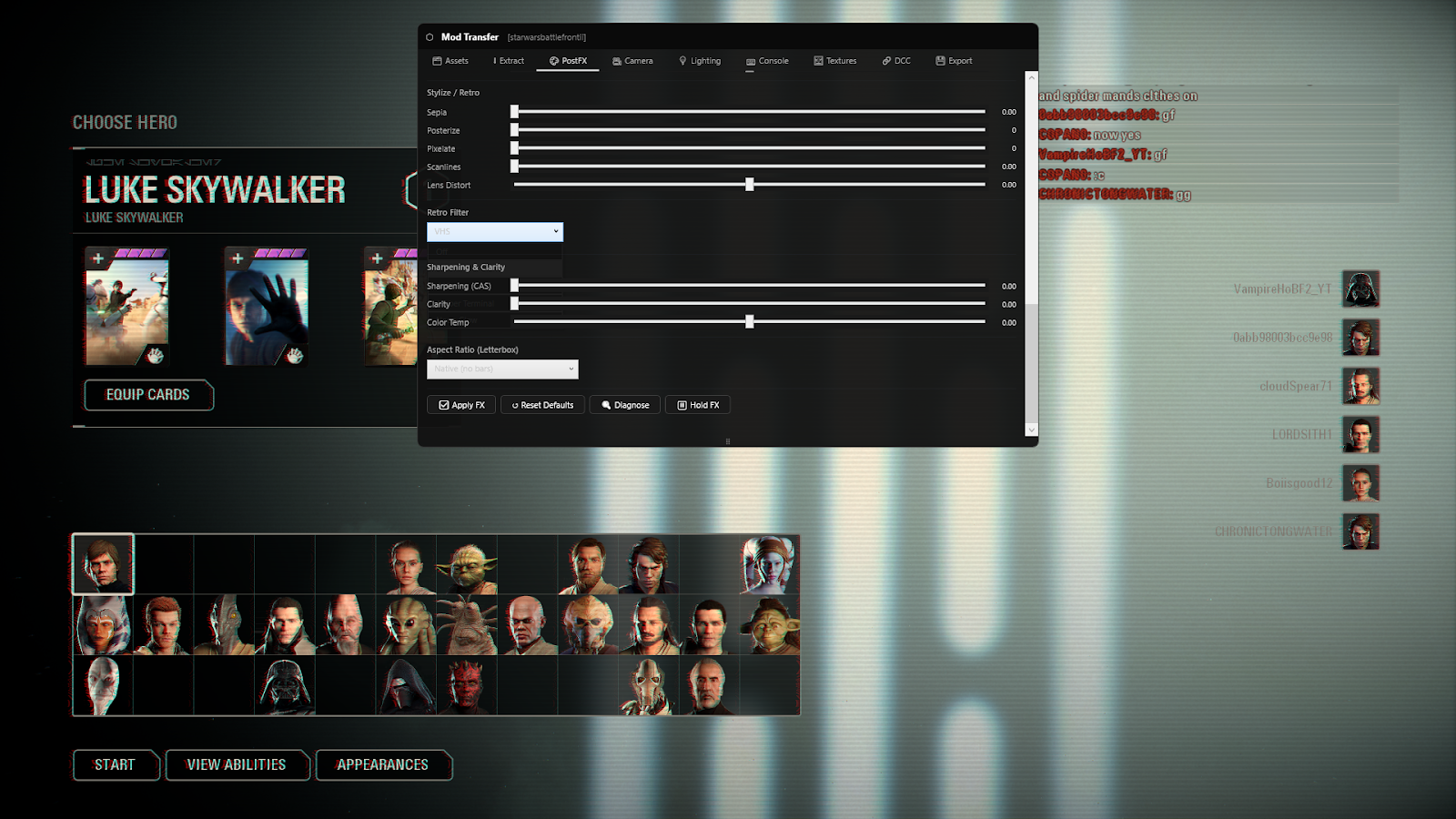Click the Lighting bulb icon
The width and height of the screenshot is (1456, 819).
[684, 61]
